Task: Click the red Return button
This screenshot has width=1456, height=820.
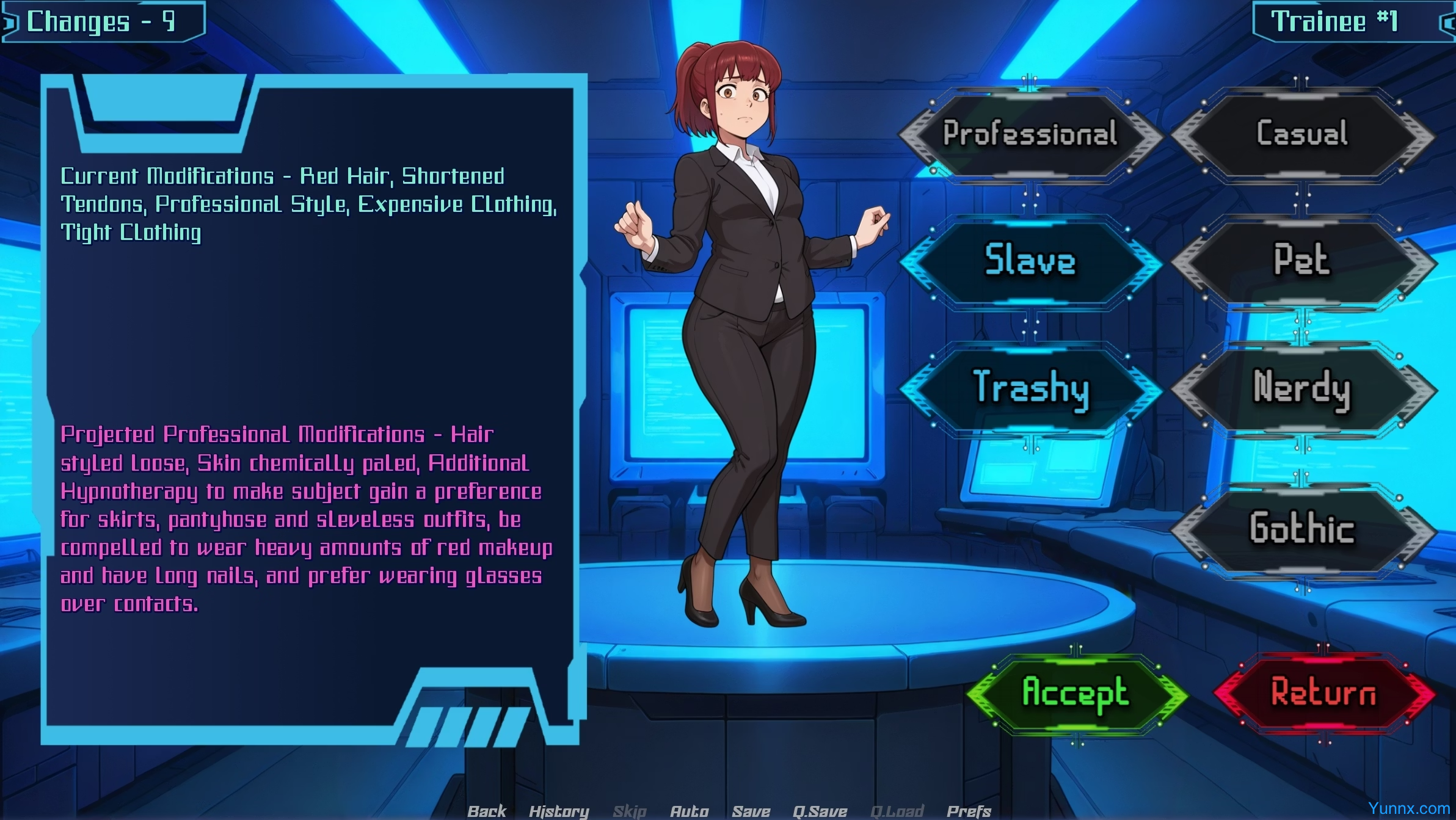Action: click(1323, 693)
